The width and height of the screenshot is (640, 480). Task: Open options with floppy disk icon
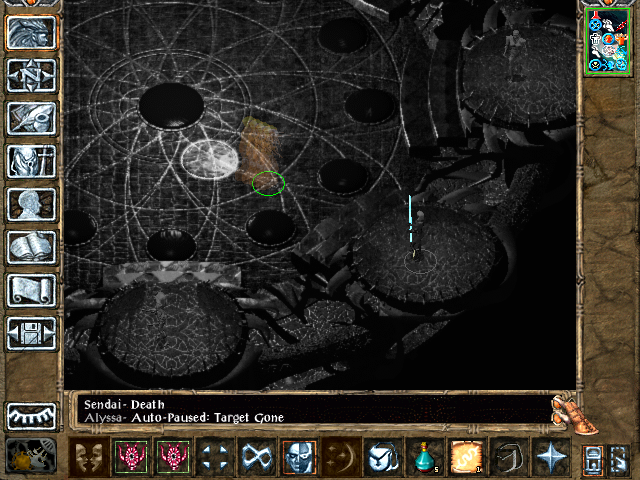click(32, 333)
